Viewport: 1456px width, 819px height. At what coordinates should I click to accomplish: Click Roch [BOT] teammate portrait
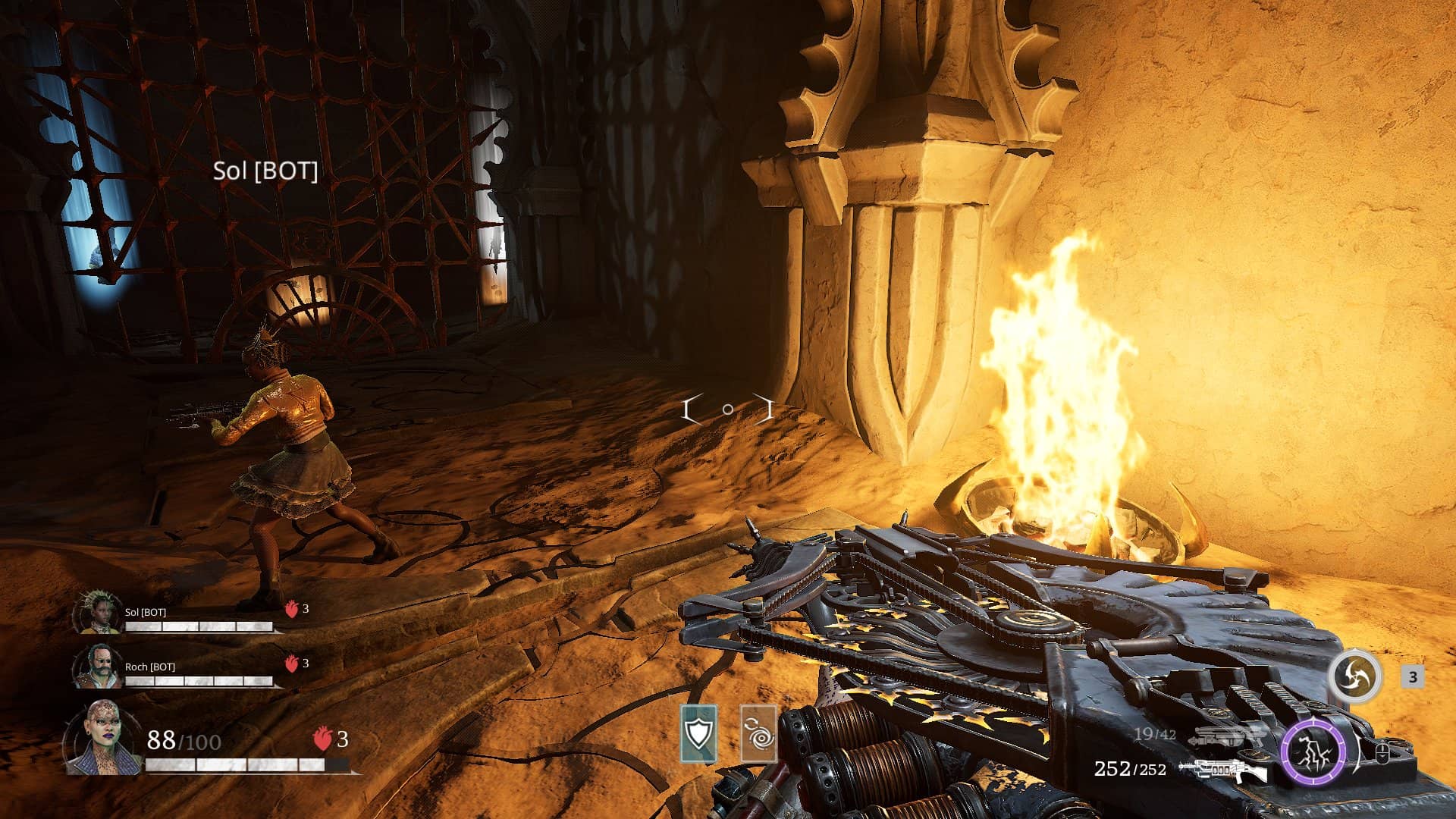98,667
